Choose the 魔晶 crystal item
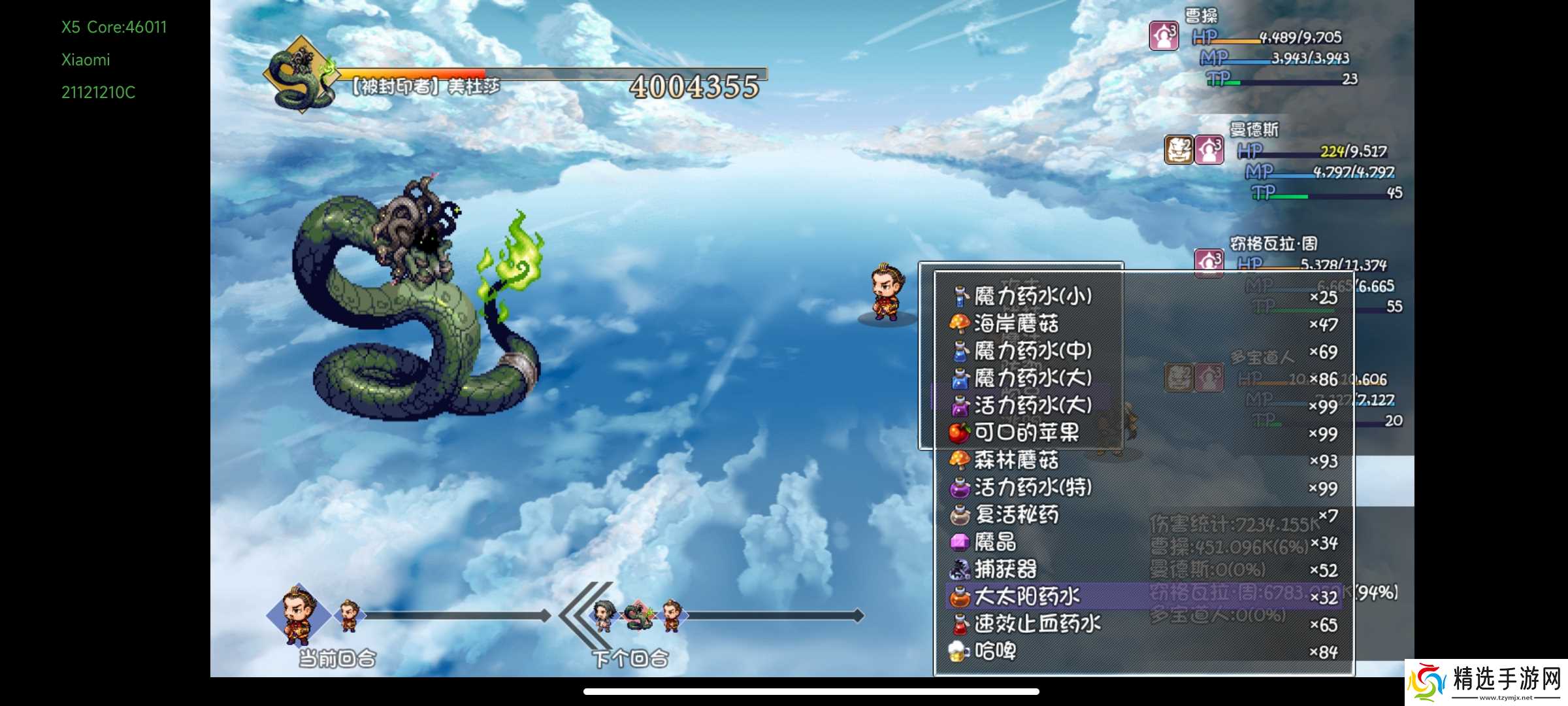Image resolution: width=1568 pixels, height=706 pixels. click(x=995, y=543)
